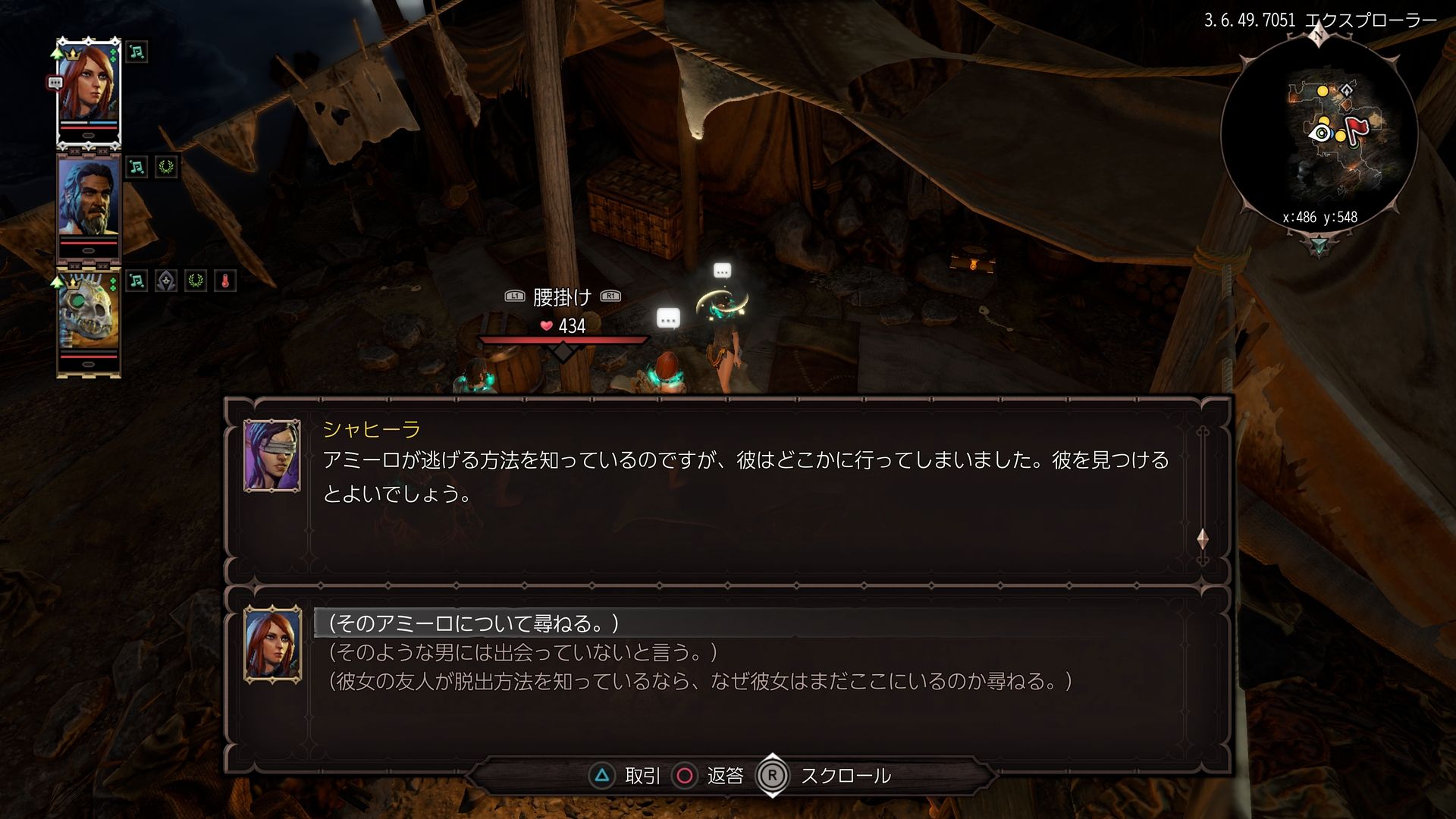The width and height of the screenshot is (1456, 819).
Task: Click the blindfolded Shahira speaker portrait
Action: point(272,456)
